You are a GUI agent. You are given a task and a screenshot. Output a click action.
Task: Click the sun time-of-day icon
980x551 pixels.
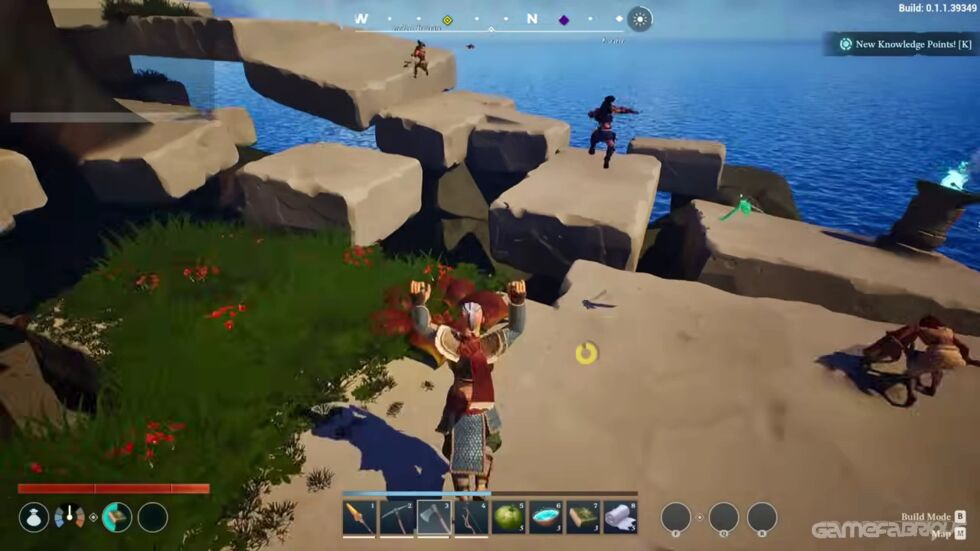click(639, 19)
